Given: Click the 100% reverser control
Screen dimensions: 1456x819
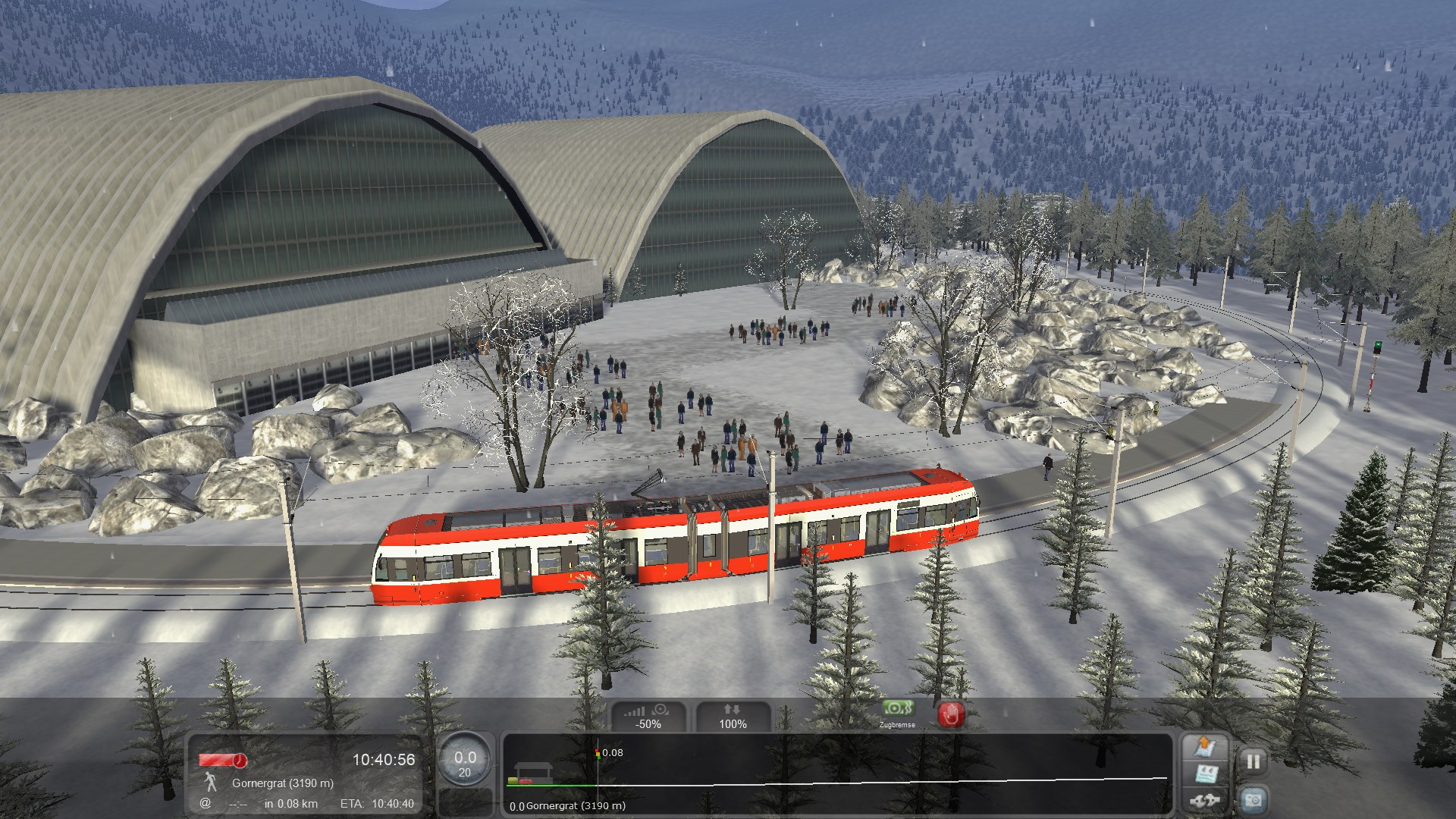Looking at the screenshot, I should point(733,717).
